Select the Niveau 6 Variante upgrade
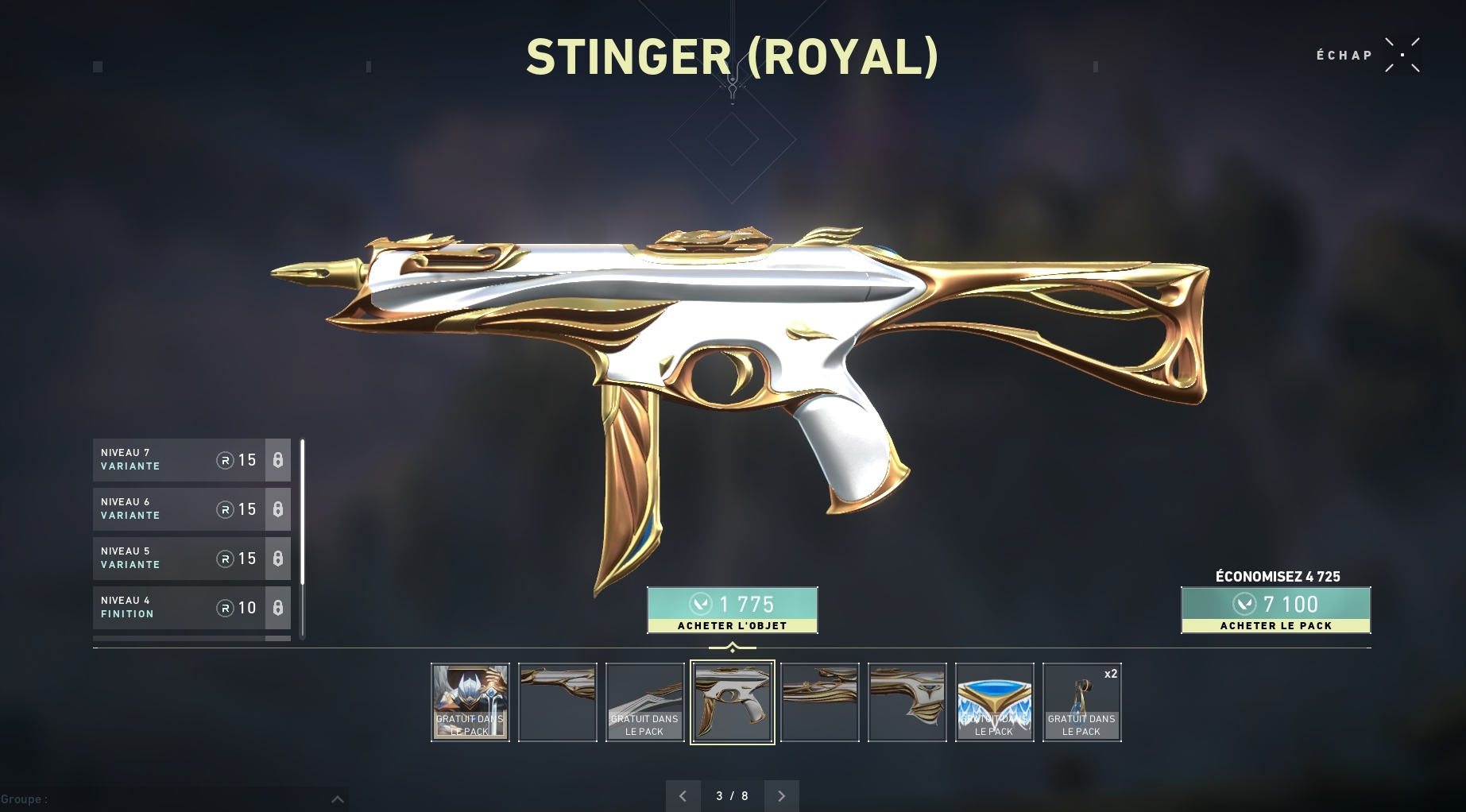 pos(191,509)
